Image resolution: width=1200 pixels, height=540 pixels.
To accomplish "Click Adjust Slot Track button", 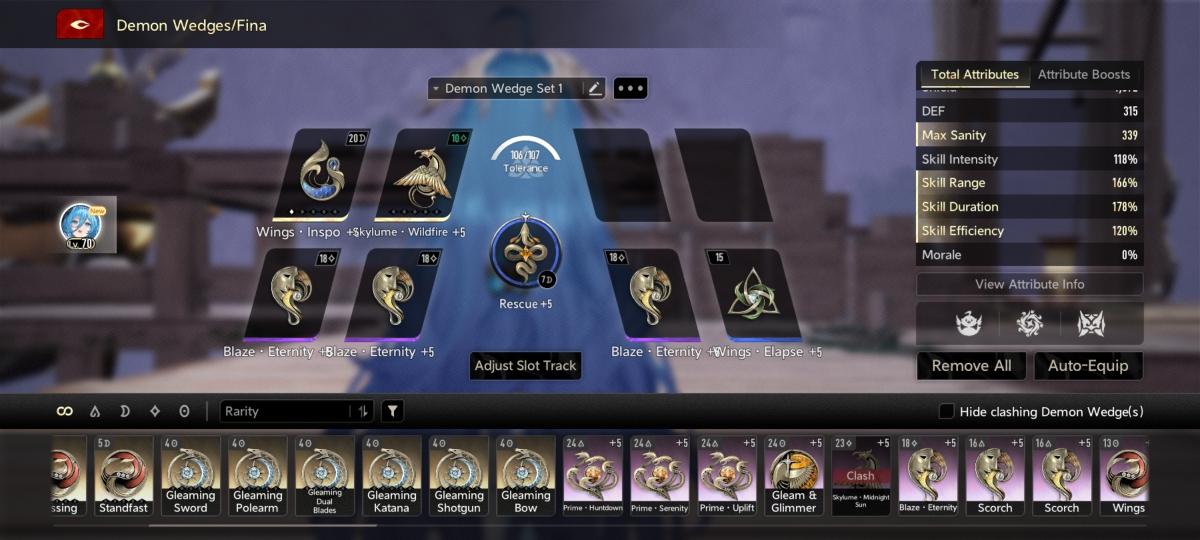I will click(525, 366).
